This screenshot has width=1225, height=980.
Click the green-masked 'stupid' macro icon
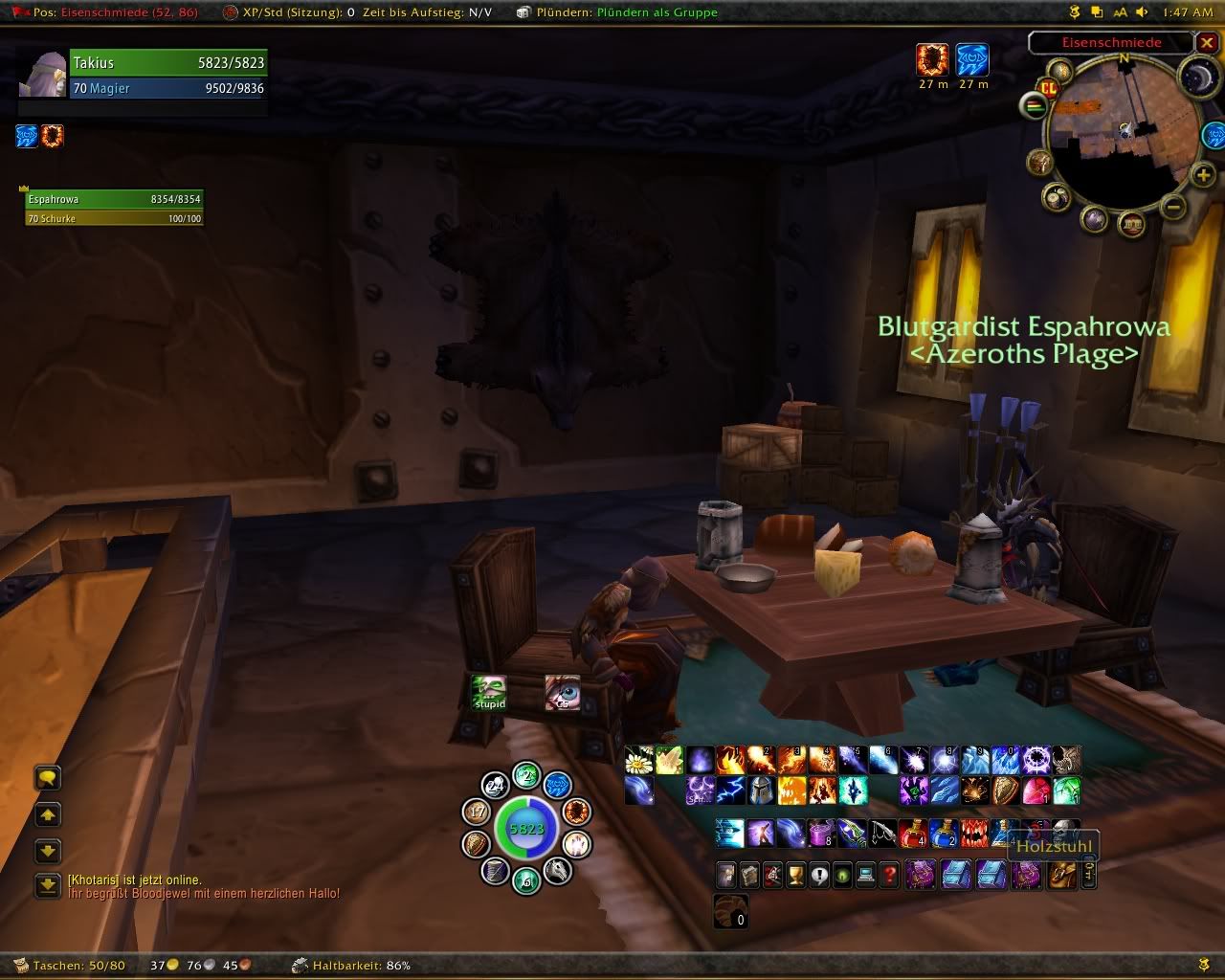click(x=489, y=691)
